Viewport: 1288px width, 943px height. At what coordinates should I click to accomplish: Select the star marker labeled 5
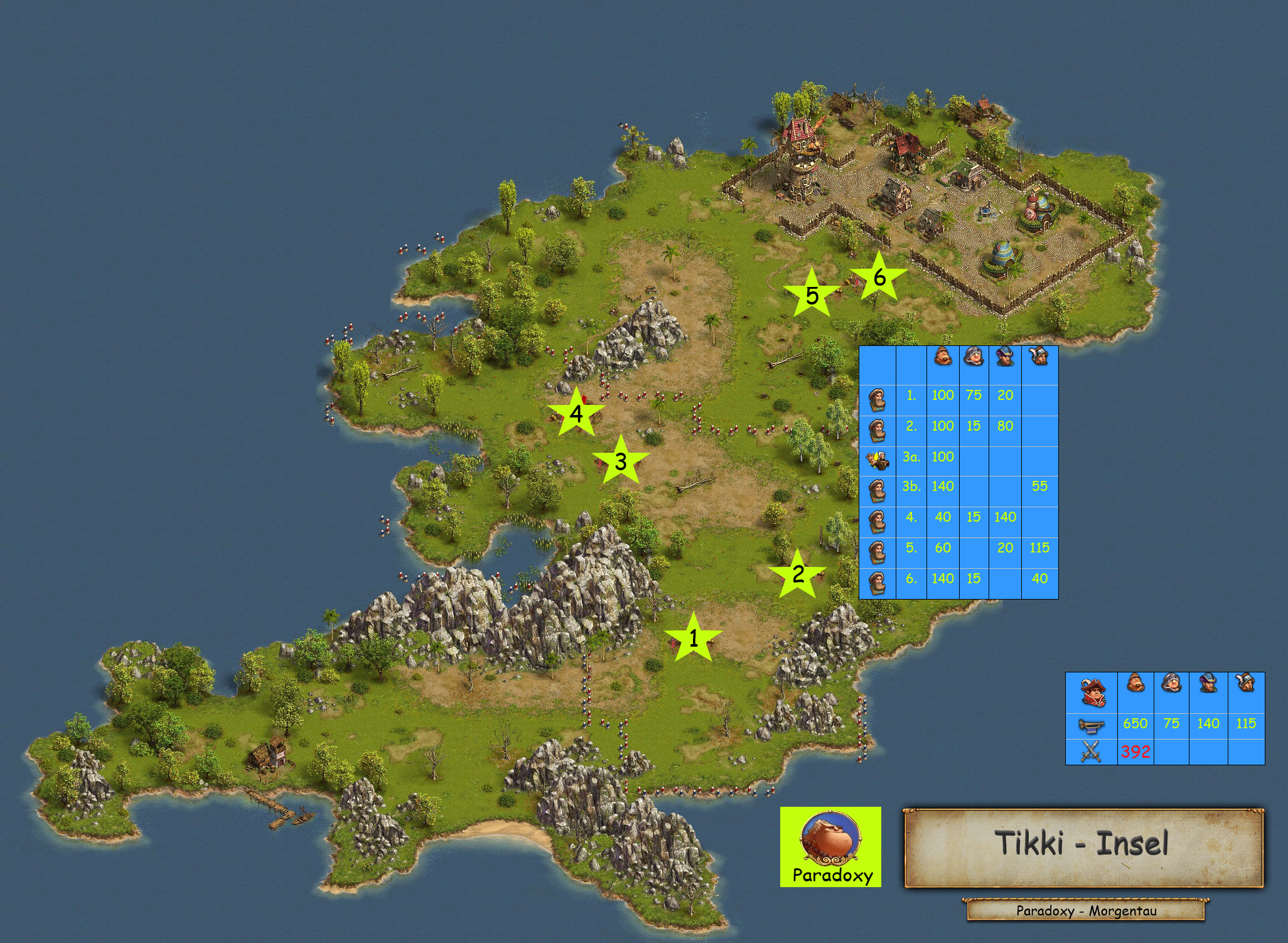tap(812, 295)
